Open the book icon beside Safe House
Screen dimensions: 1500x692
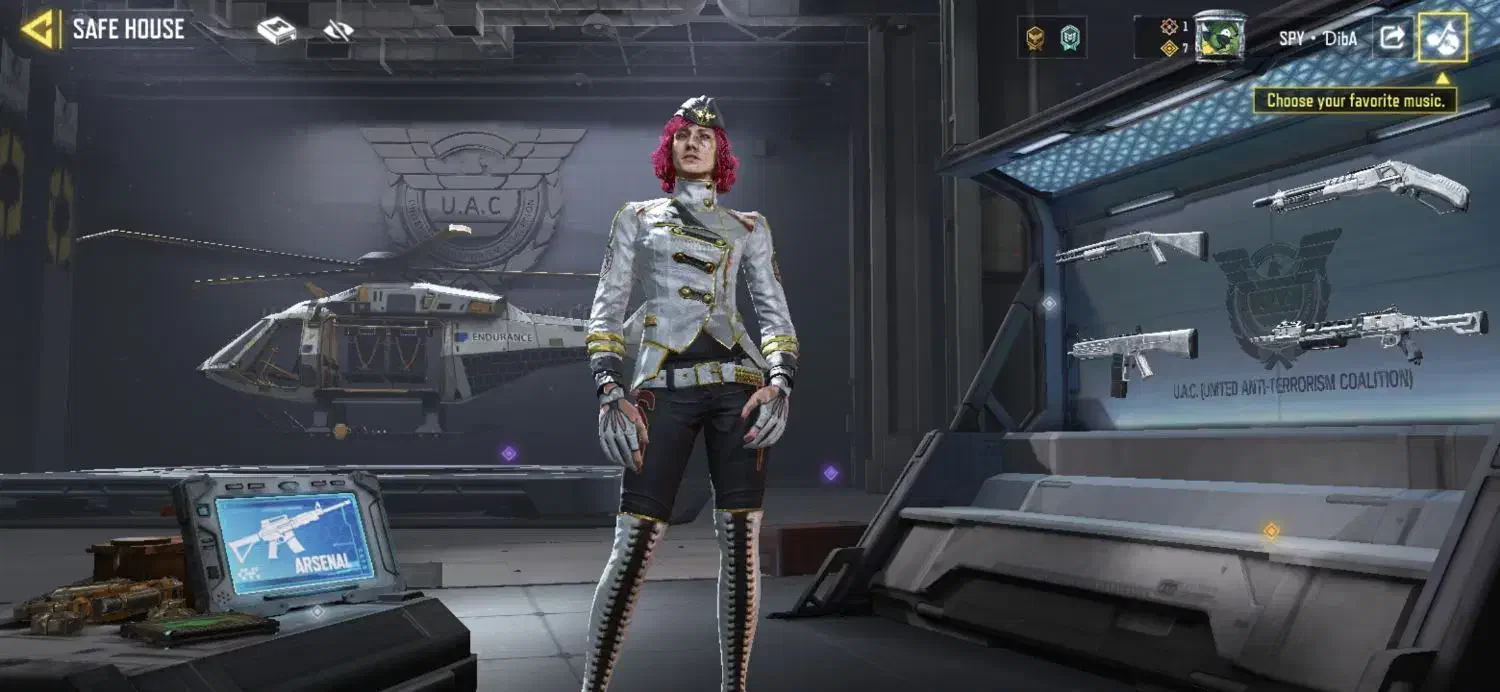point(277,31)
